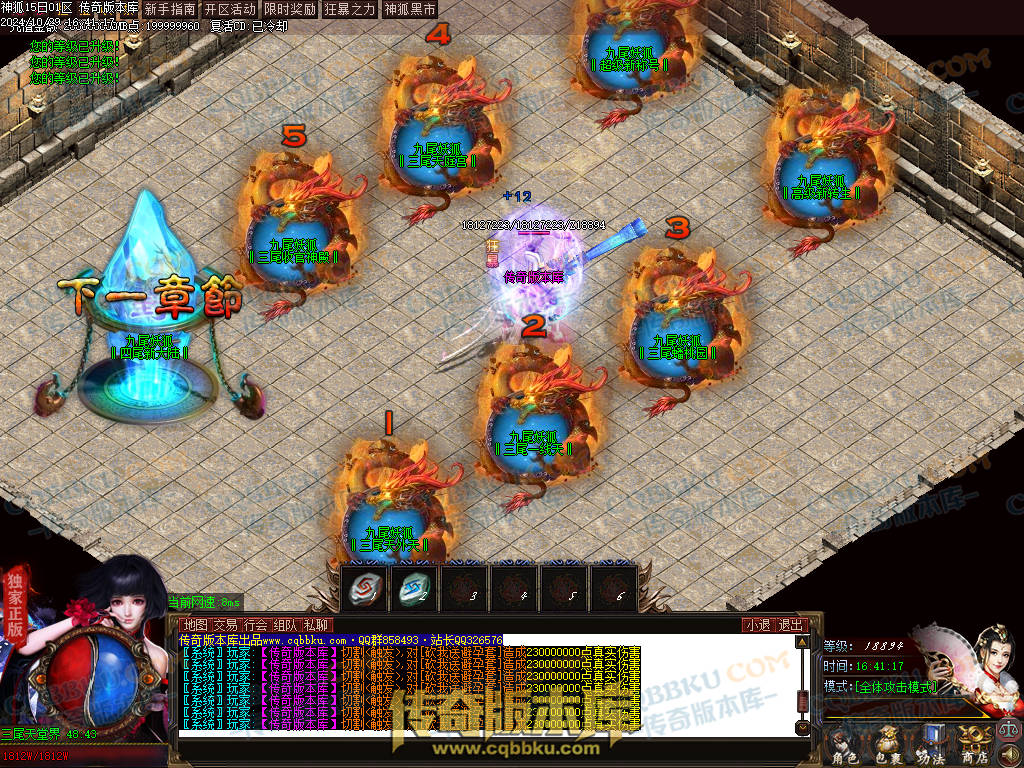Click the 退出 exit game button
Viewport: 1024px width, 768px height.
click(791, 625)
